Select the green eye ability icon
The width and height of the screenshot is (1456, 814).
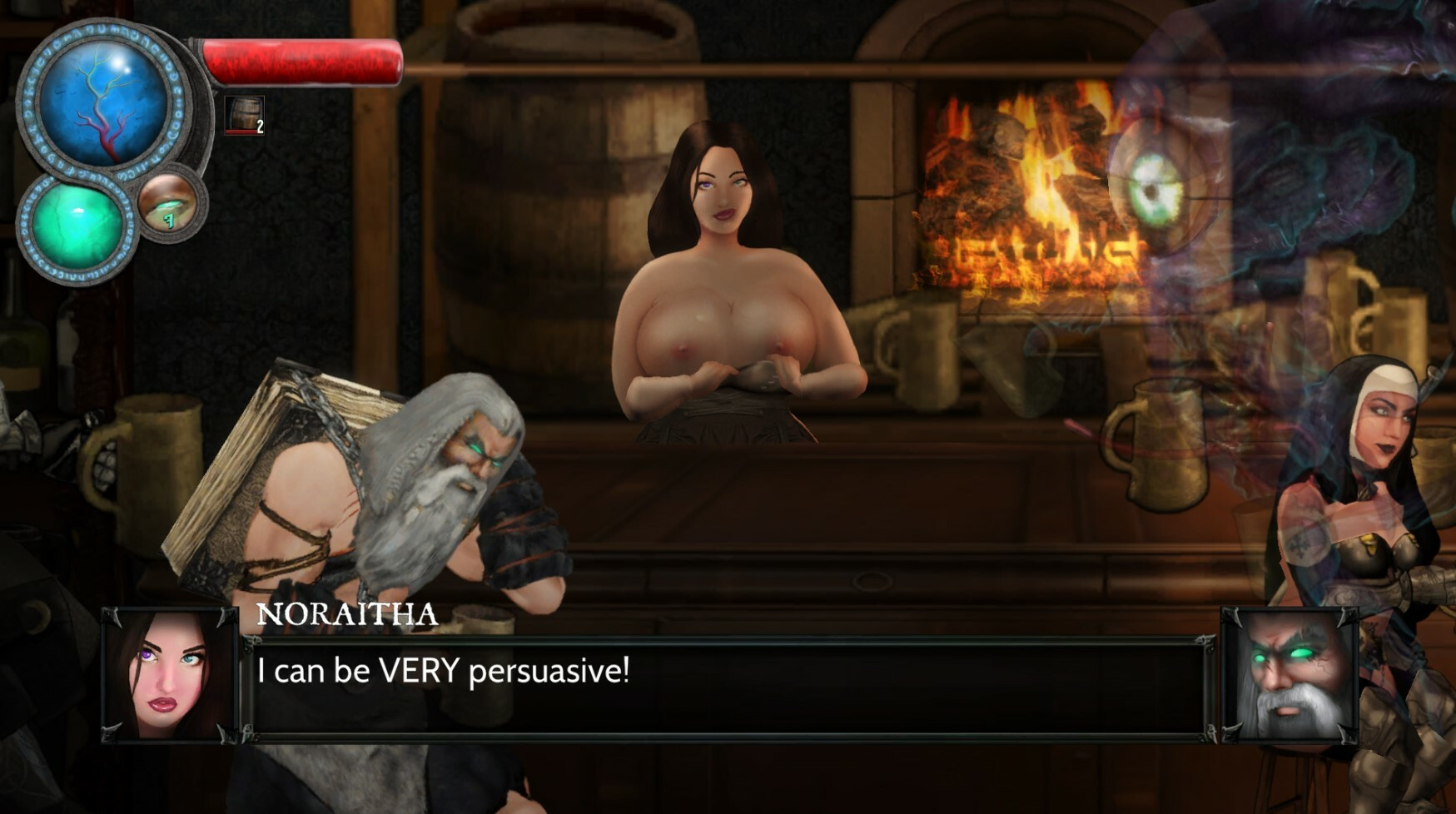click(169, 205)
